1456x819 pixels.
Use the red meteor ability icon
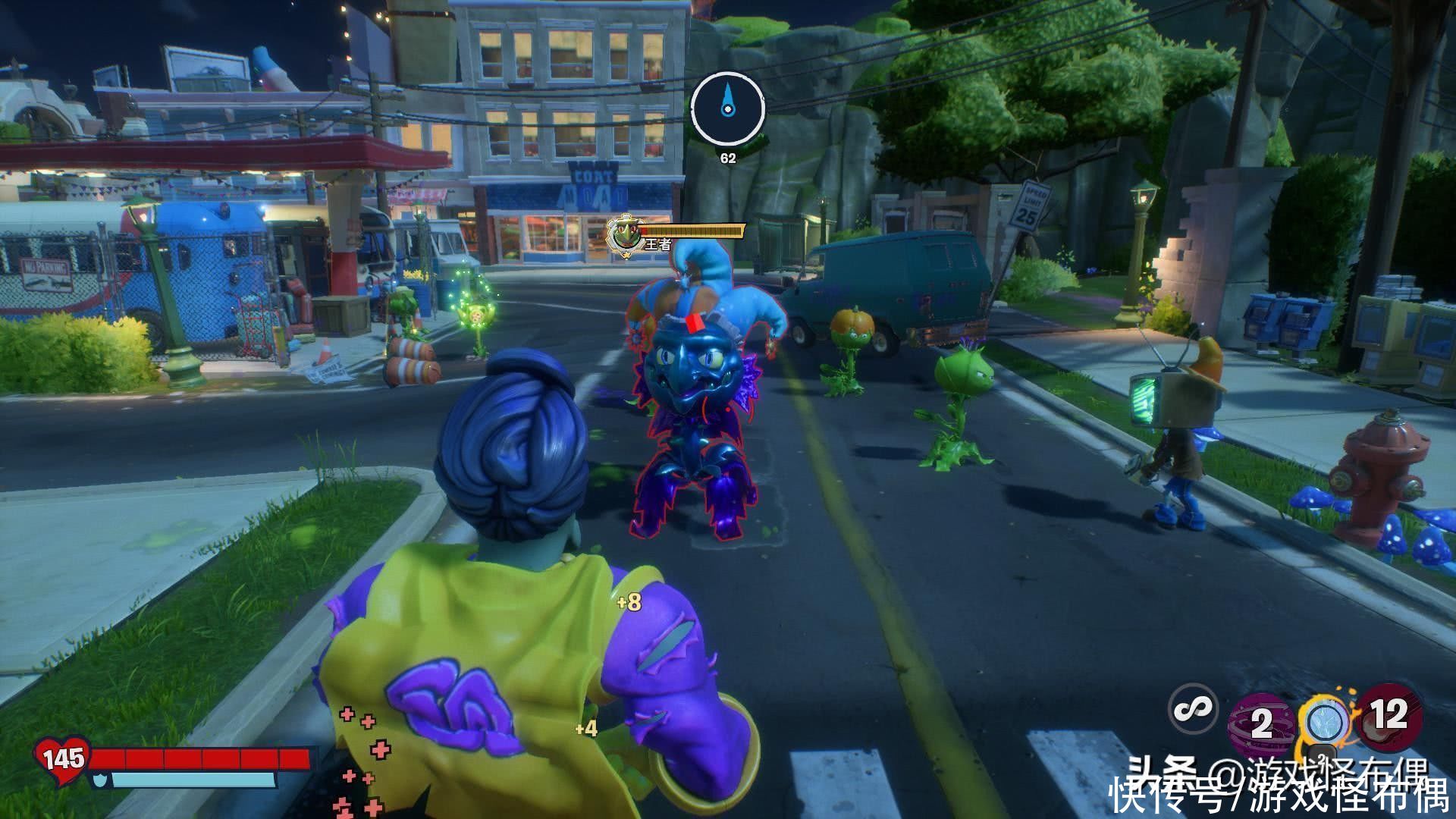[1389, 714]
